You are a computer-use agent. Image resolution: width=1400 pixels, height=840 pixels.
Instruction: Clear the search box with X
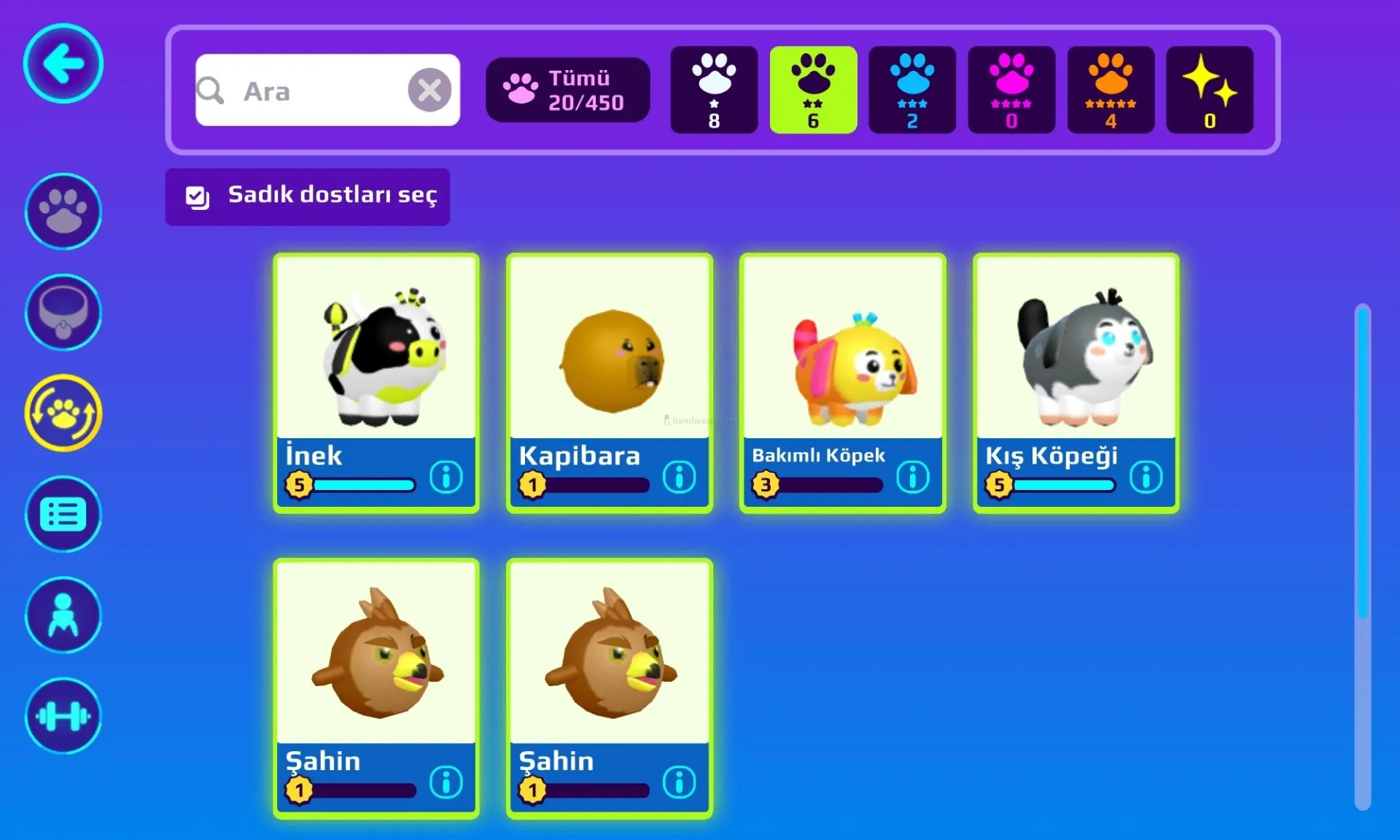pos(429,90)
